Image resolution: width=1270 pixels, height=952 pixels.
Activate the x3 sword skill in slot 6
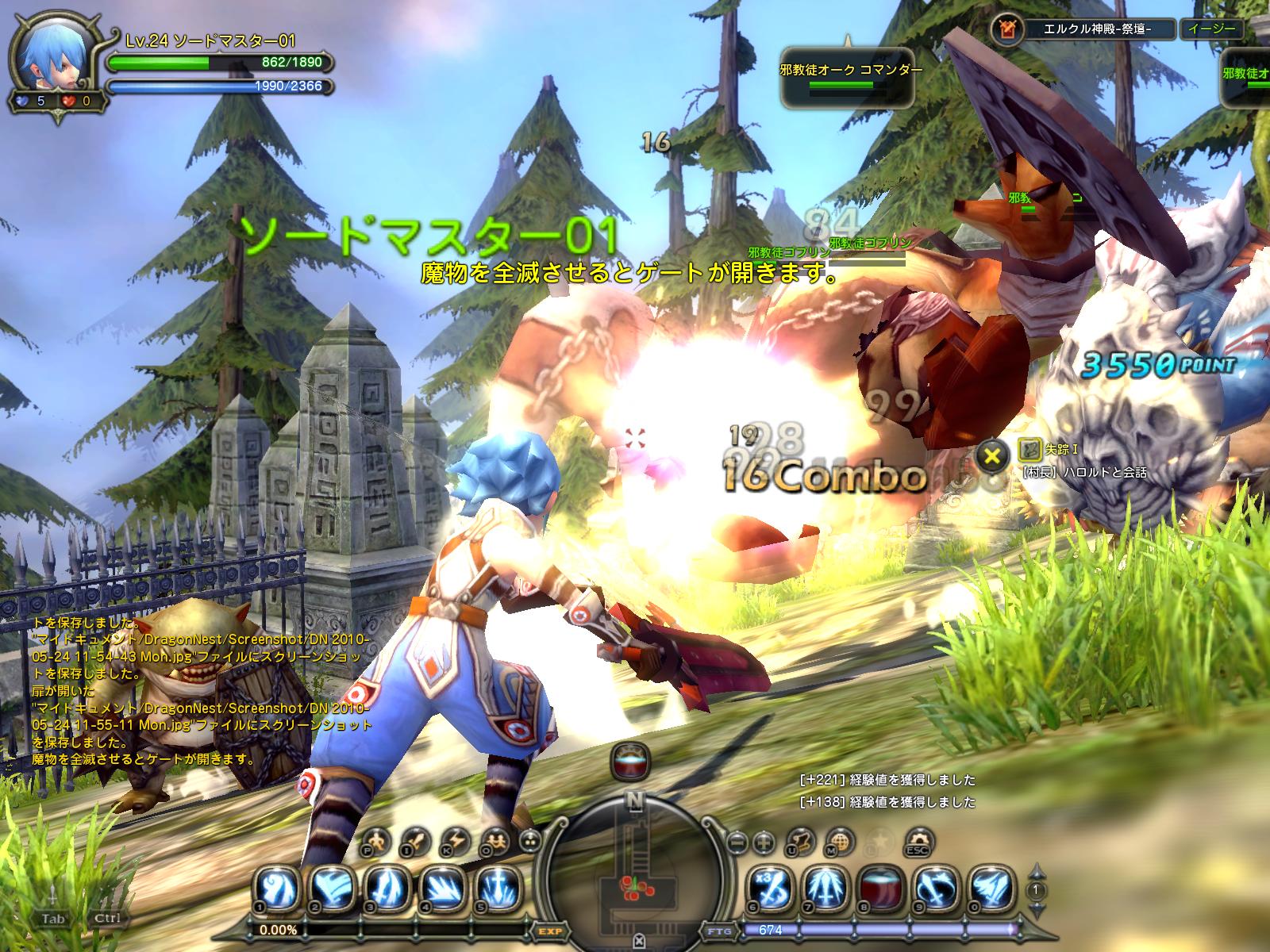pyautogui.click(x=772, y=888)
